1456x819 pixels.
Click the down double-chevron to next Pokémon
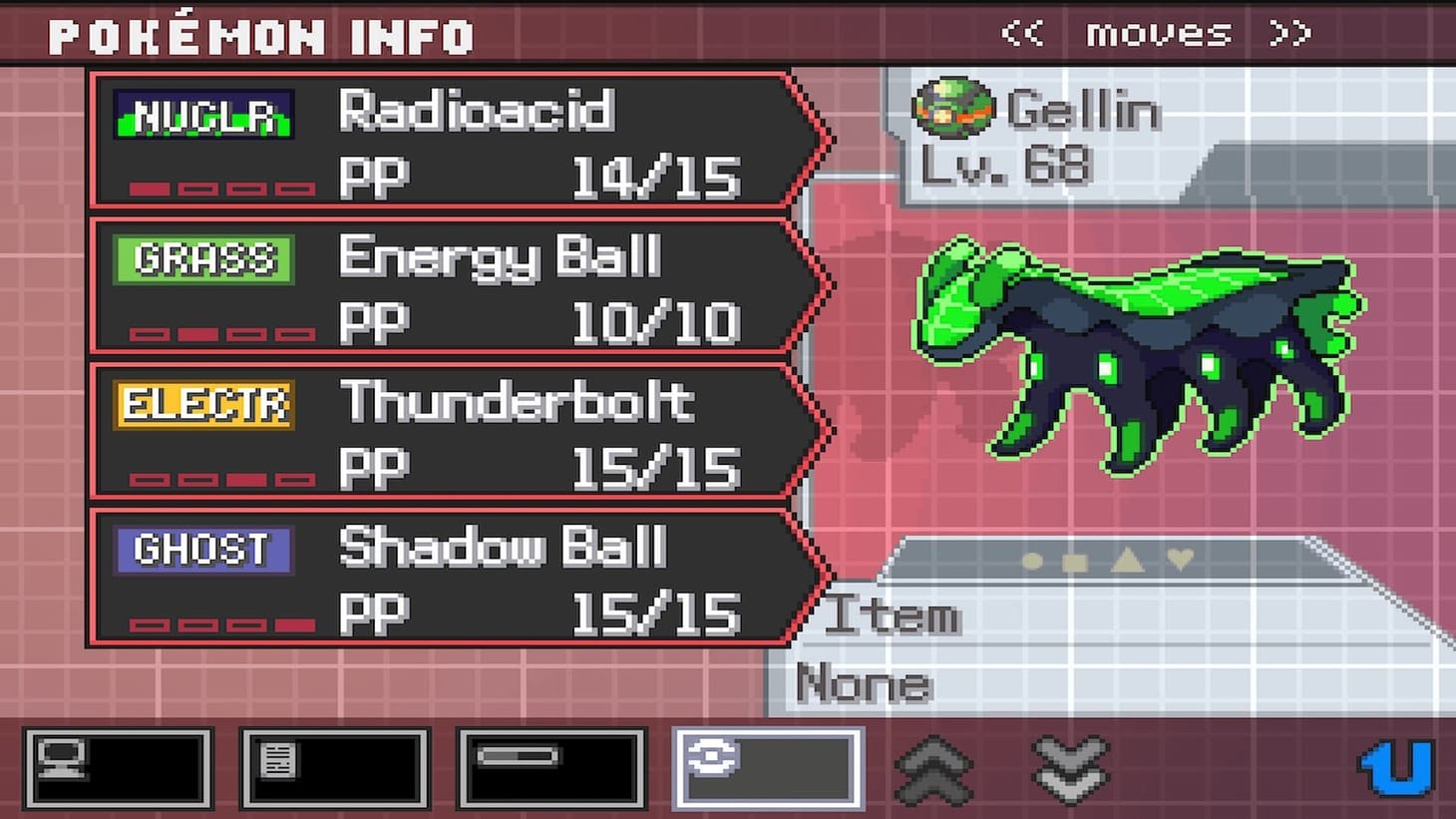(1069, 771)
